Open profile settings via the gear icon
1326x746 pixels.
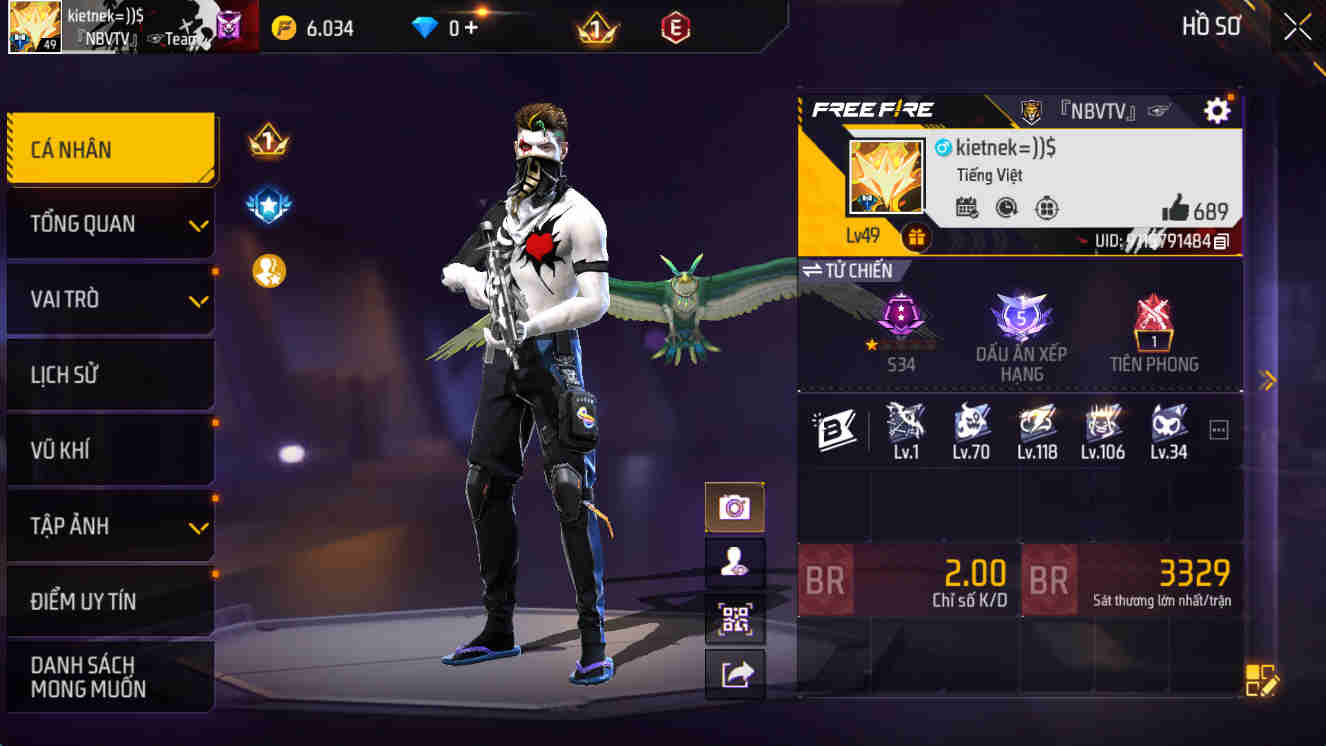(1217, 110)
